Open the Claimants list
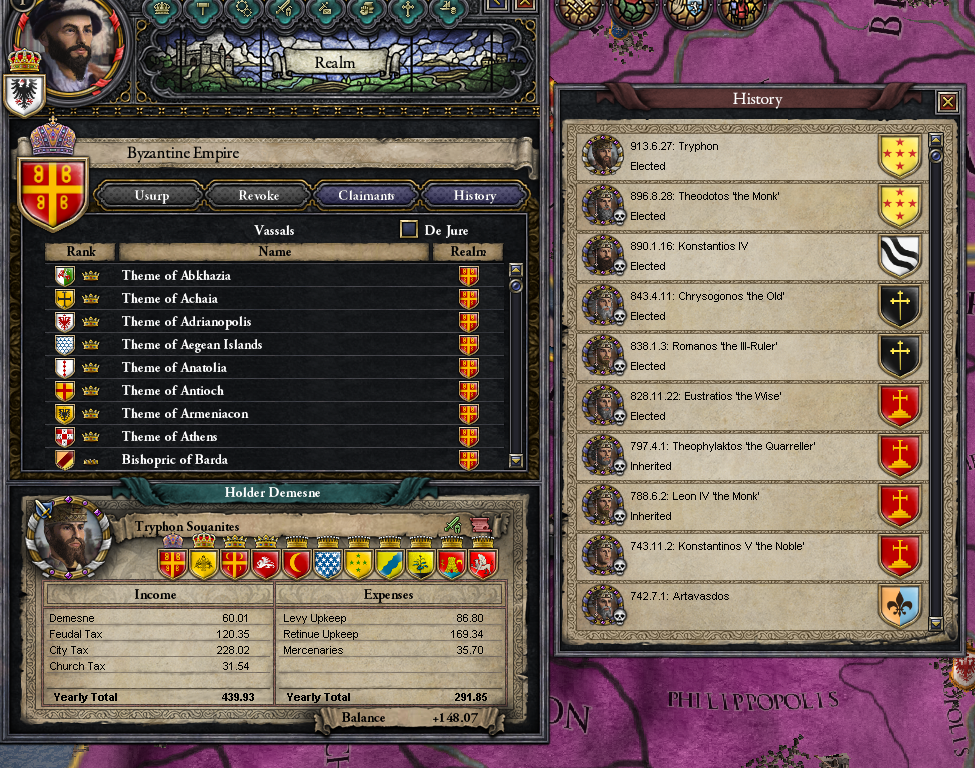Viewport: 975px width, 768px height. pos(366,196)
